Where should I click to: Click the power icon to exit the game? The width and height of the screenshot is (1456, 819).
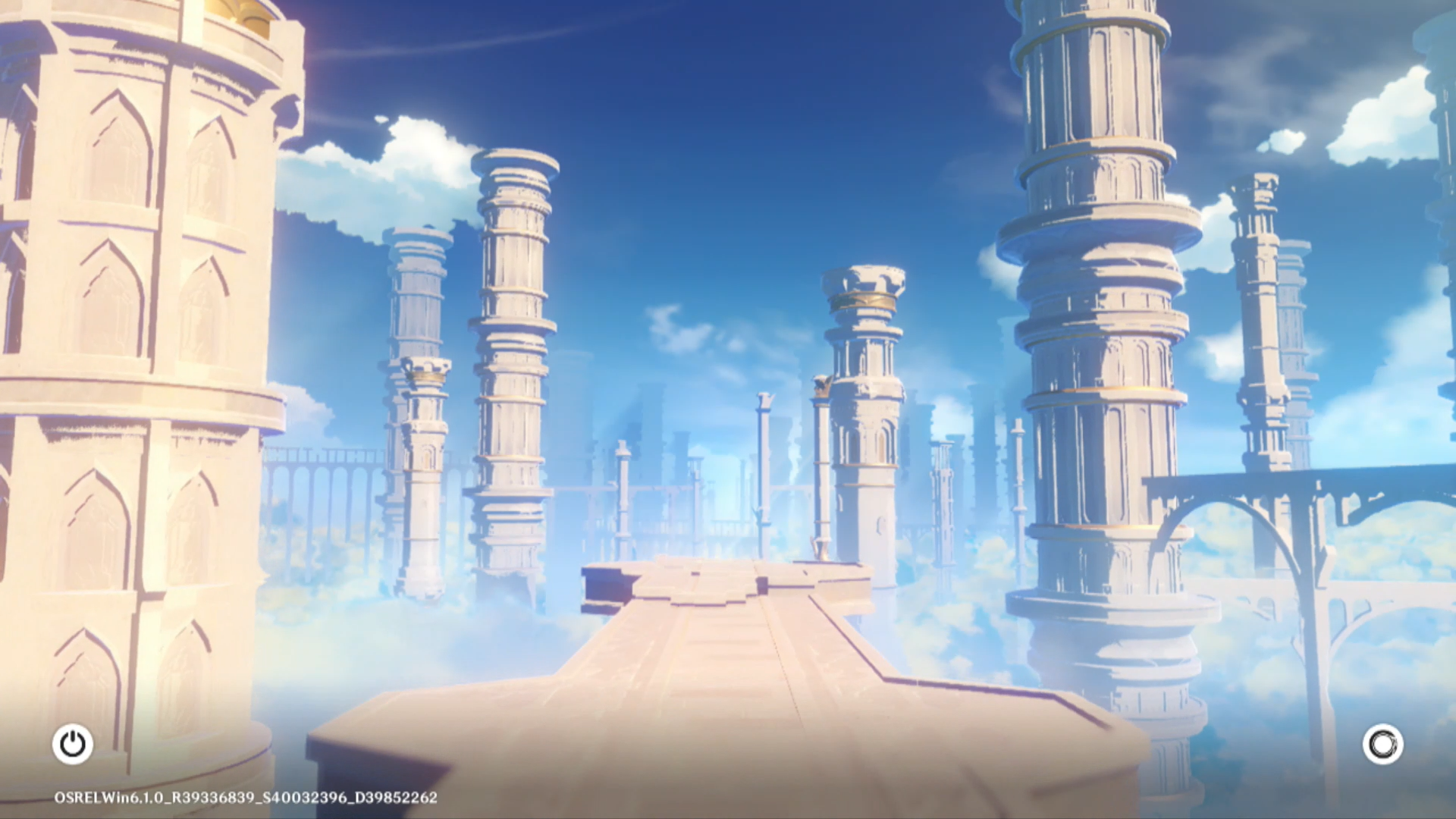click(x=73, y=744)
